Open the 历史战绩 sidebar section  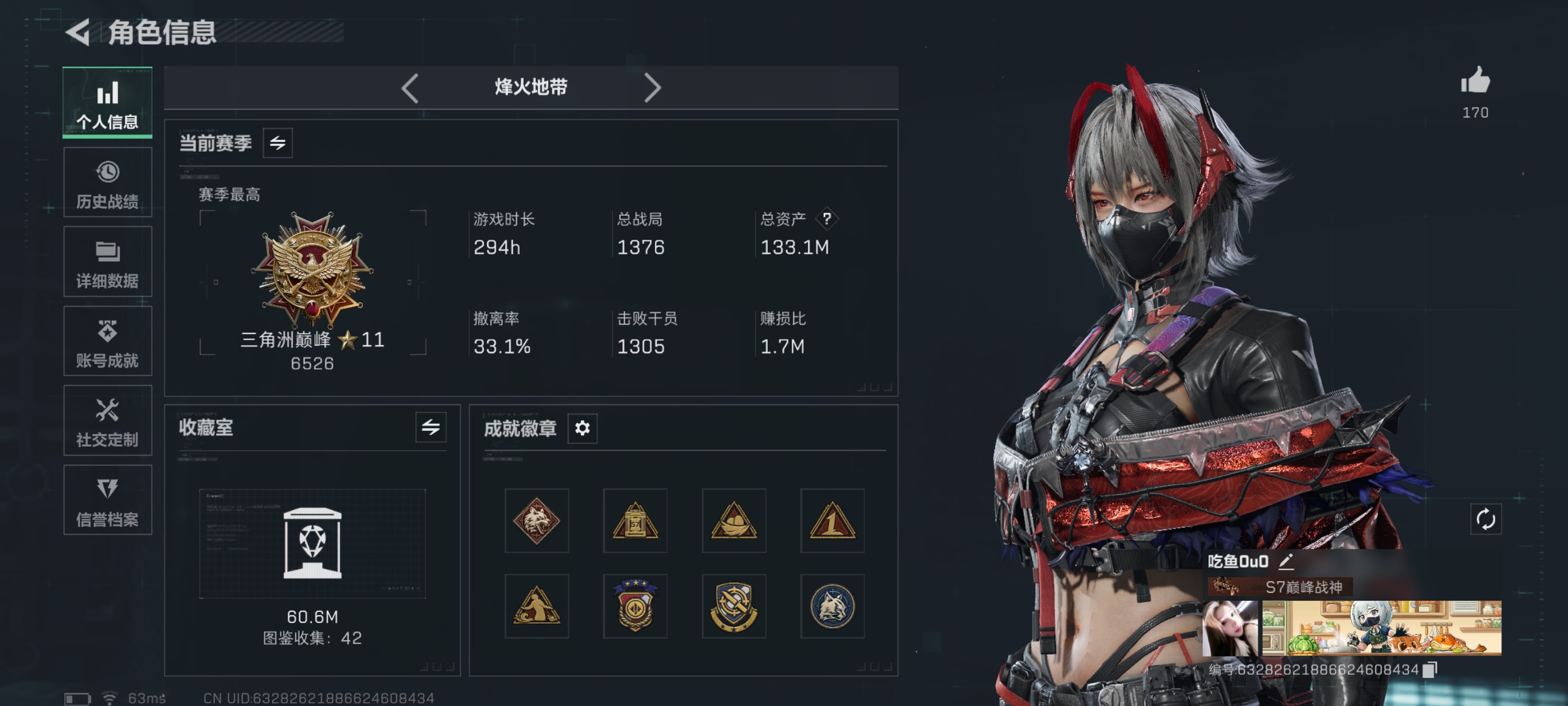point(107,182)
